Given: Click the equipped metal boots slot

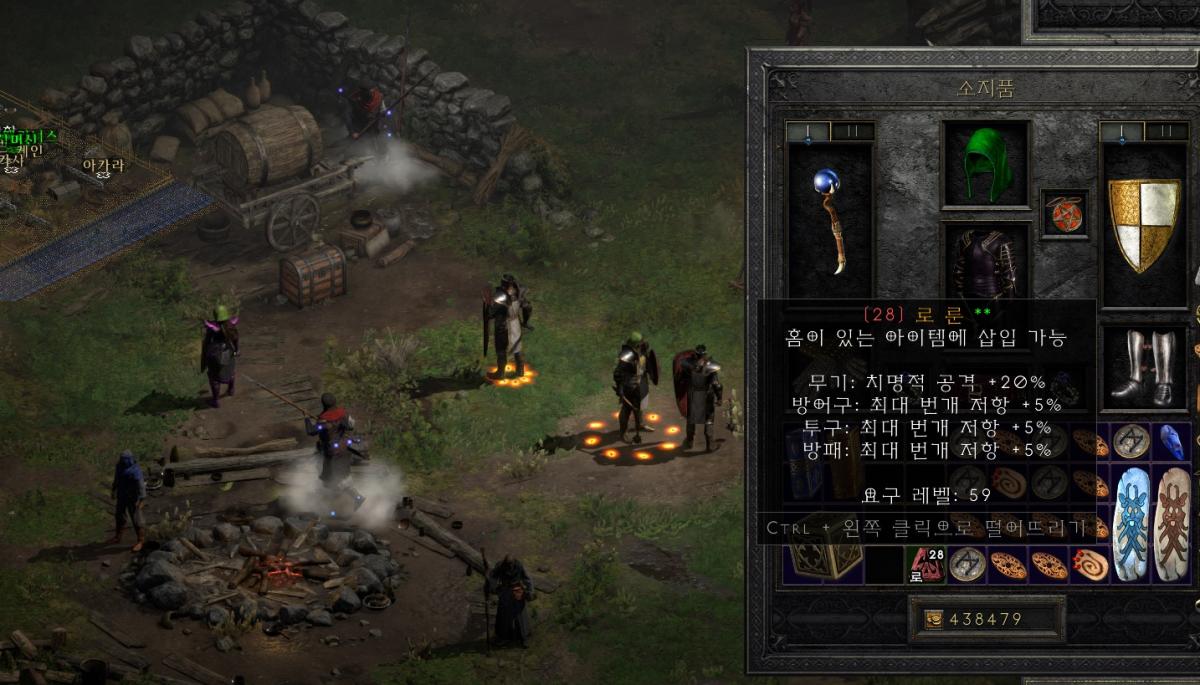Looking at the screenshot, I should coord(1144,366).
